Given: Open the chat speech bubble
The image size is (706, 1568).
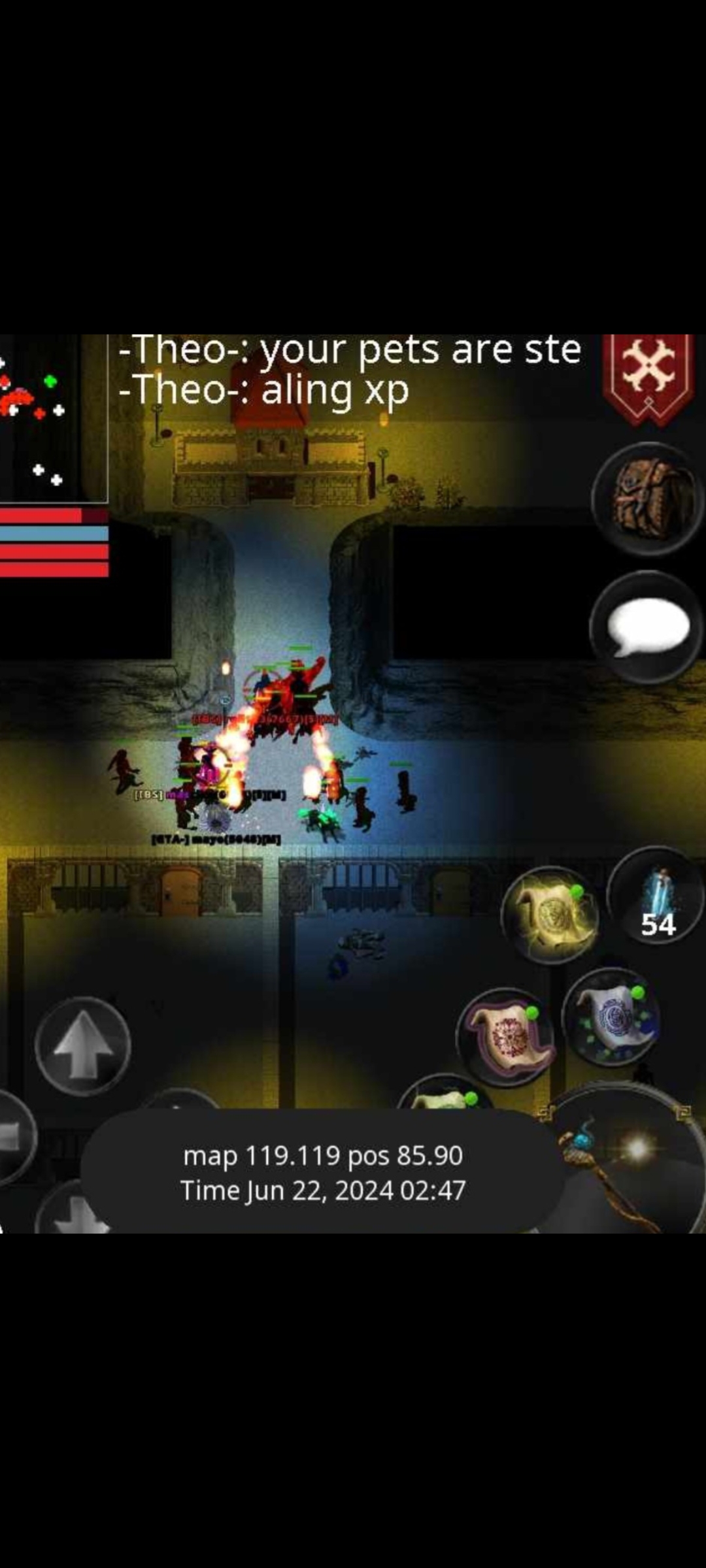Looking at the screenshot, I should tap(647, 627).
